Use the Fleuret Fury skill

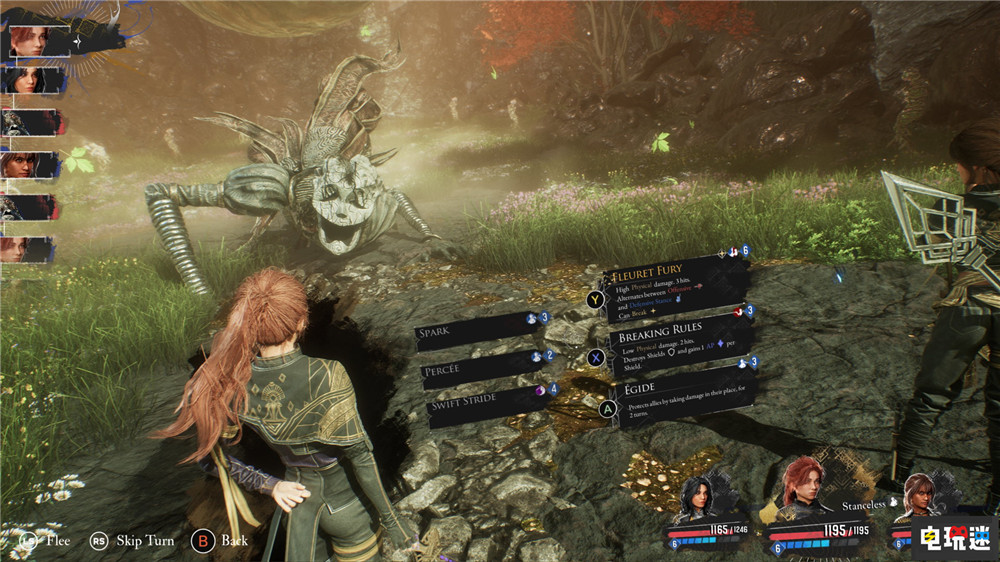(x=676, y=287)
